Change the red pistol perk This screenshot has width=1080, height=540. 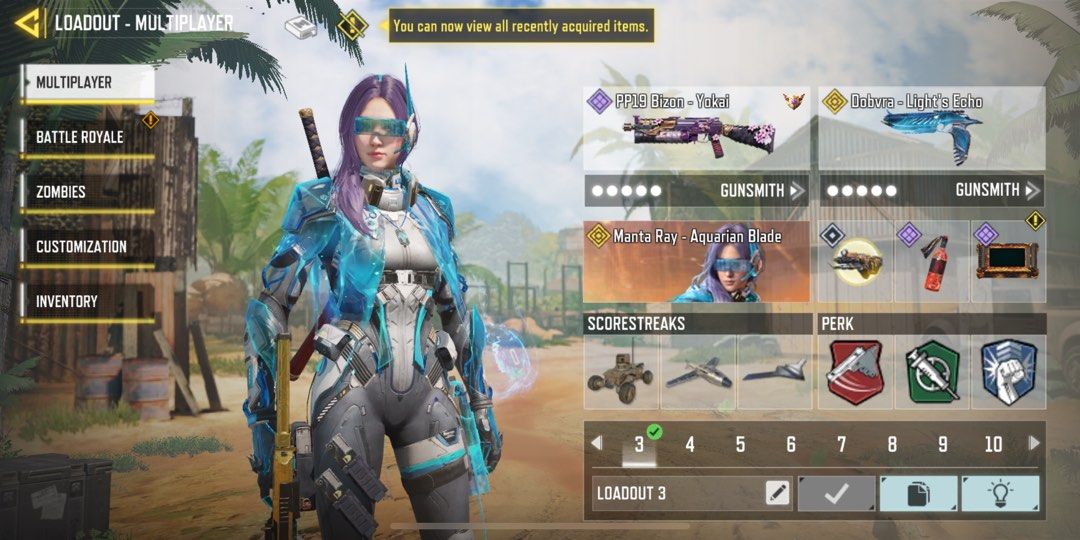pos(855,373)
